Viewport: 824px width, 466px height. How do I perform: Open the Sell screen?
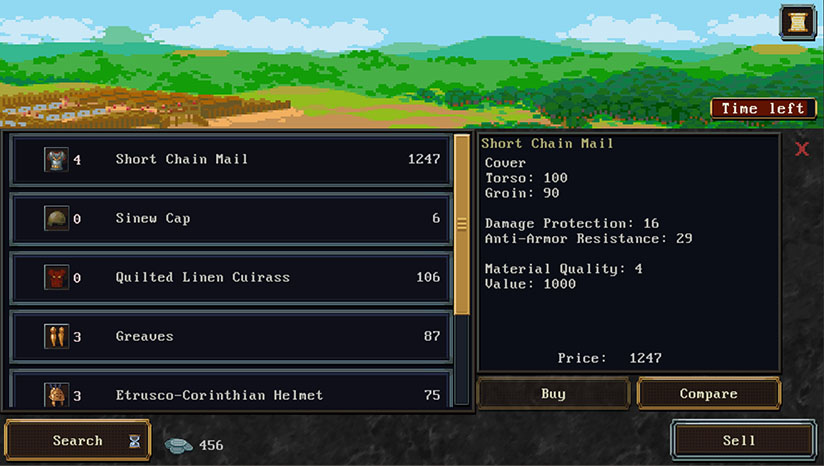(739, 441)
